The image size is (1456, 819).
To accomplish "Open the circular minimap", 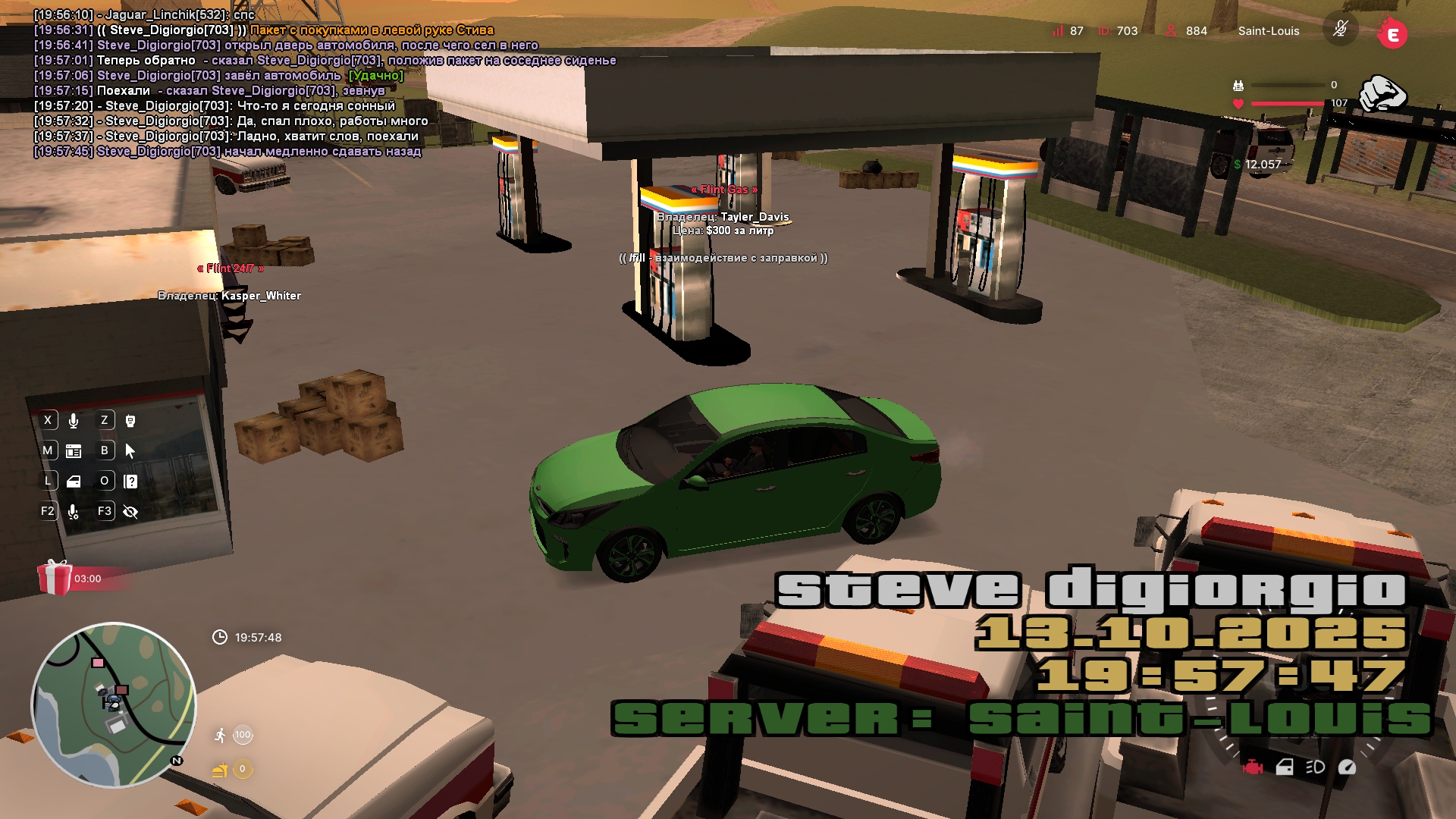I will coord(114,705).
